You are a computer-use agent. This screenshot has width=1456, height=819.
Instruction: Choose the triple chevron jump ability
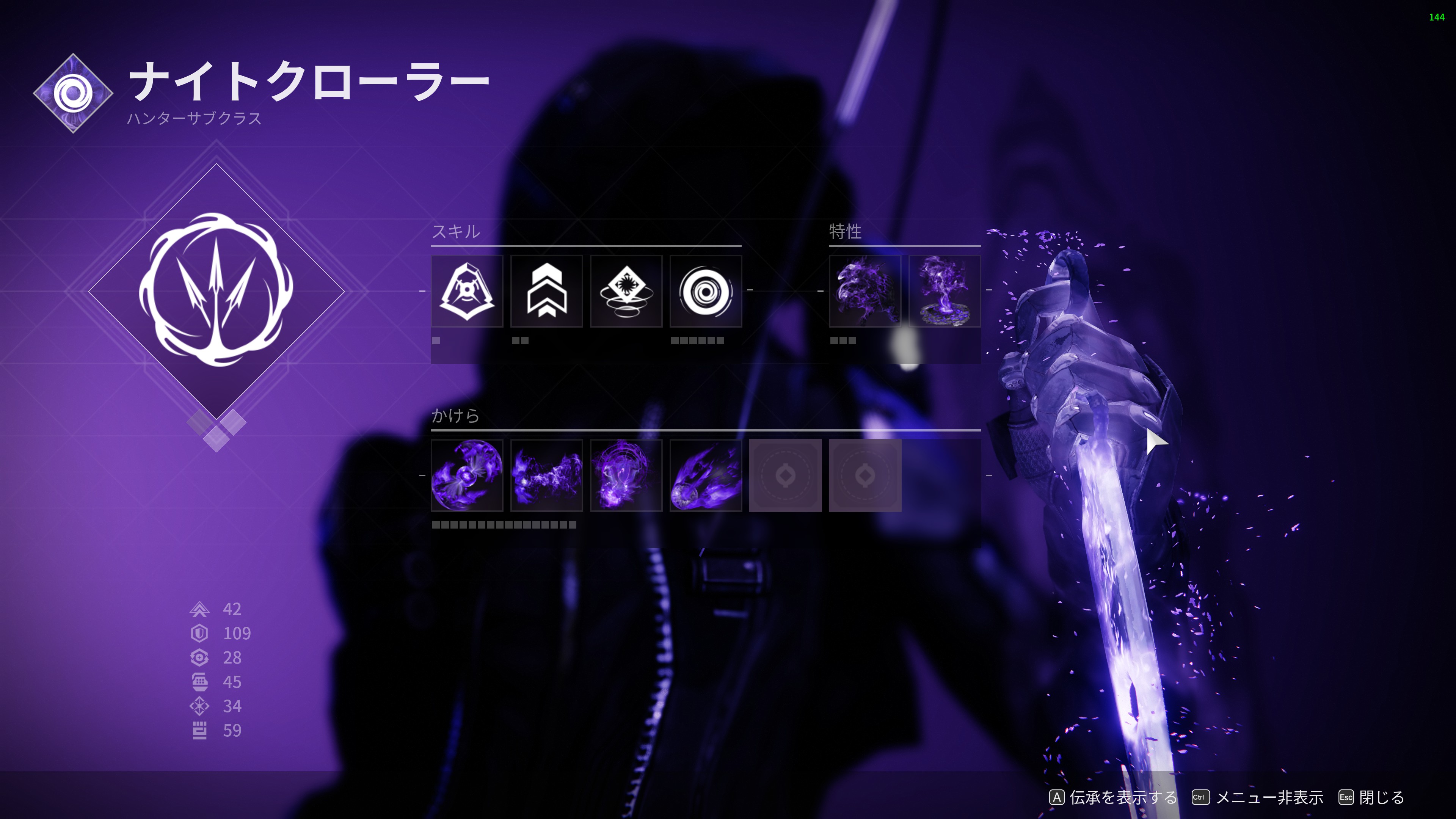546,291
